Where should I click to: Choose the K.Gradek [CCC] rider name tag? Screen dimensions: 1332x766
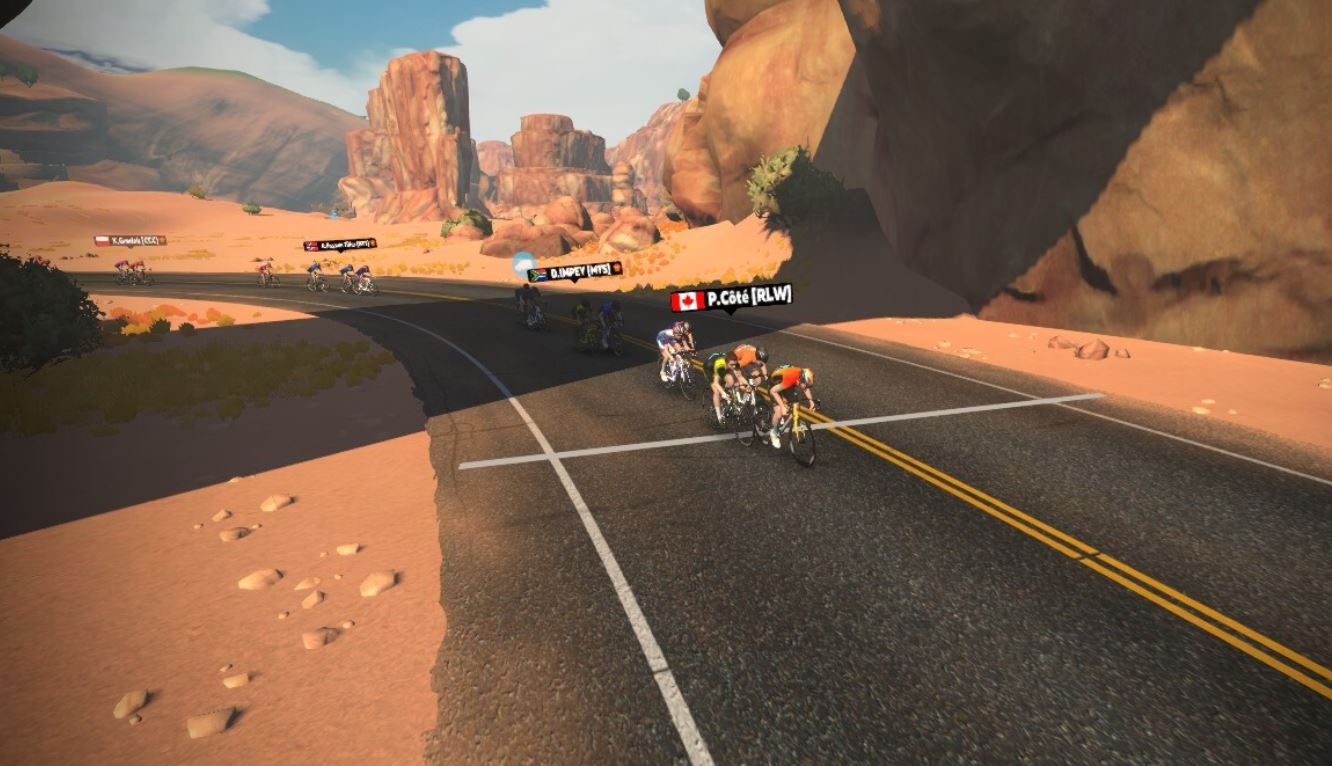coord(130,240)
